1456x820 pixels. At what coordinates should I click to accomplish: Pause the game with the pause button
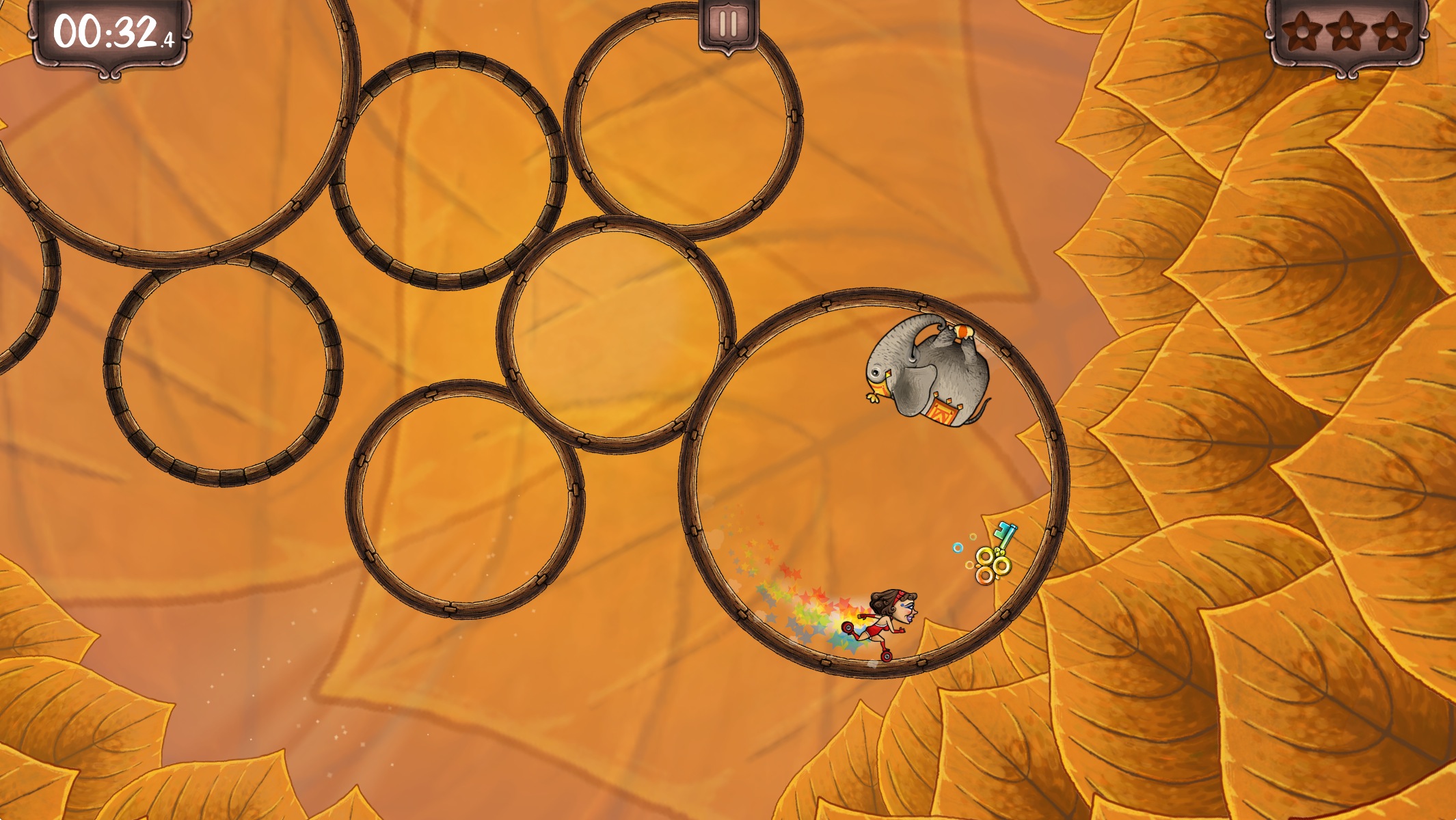coord(728,25)
